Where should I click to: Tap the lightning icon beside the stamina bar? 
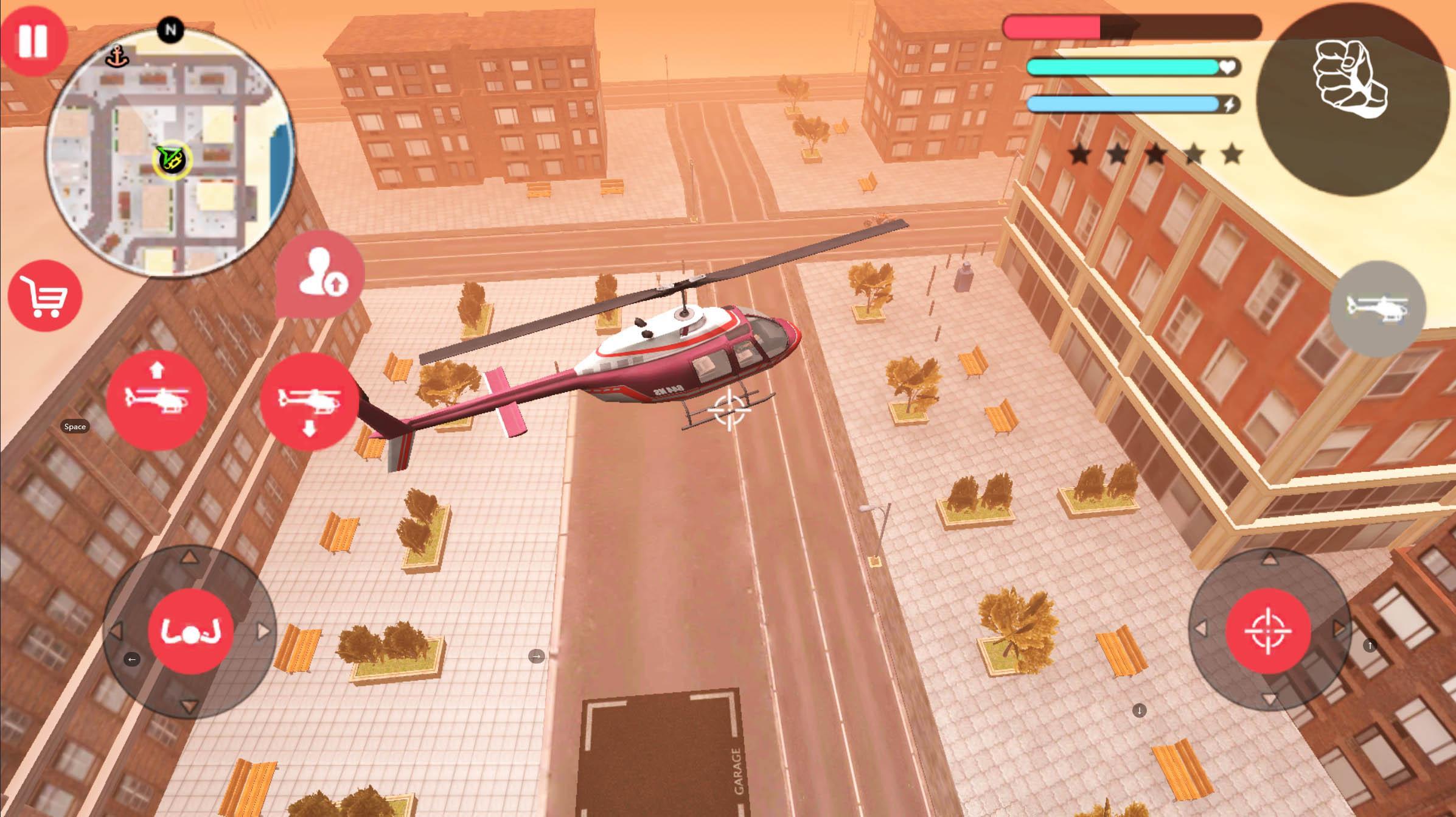click(x=1230, y=103)
